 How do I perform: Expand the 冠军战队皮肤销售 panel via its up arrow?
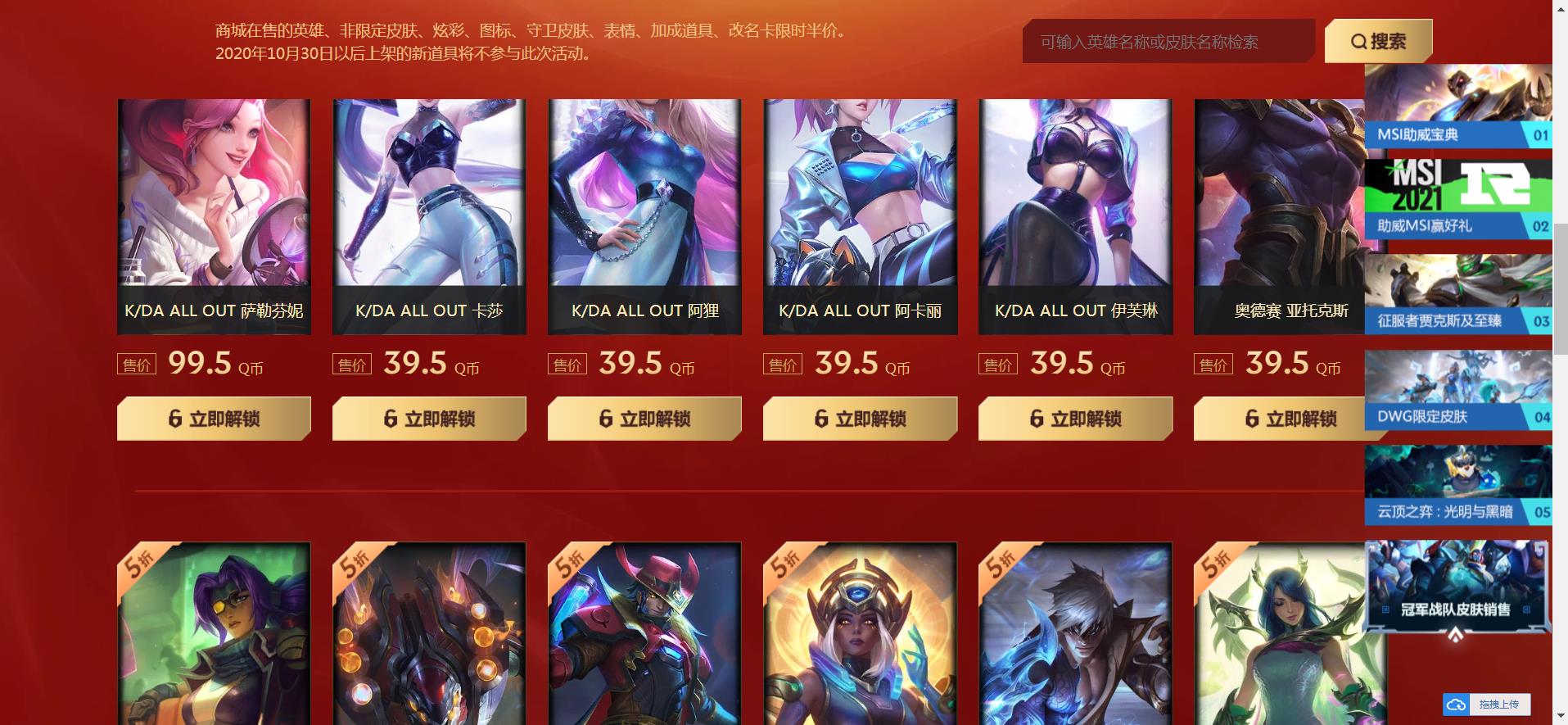(x=1455, y=634)
